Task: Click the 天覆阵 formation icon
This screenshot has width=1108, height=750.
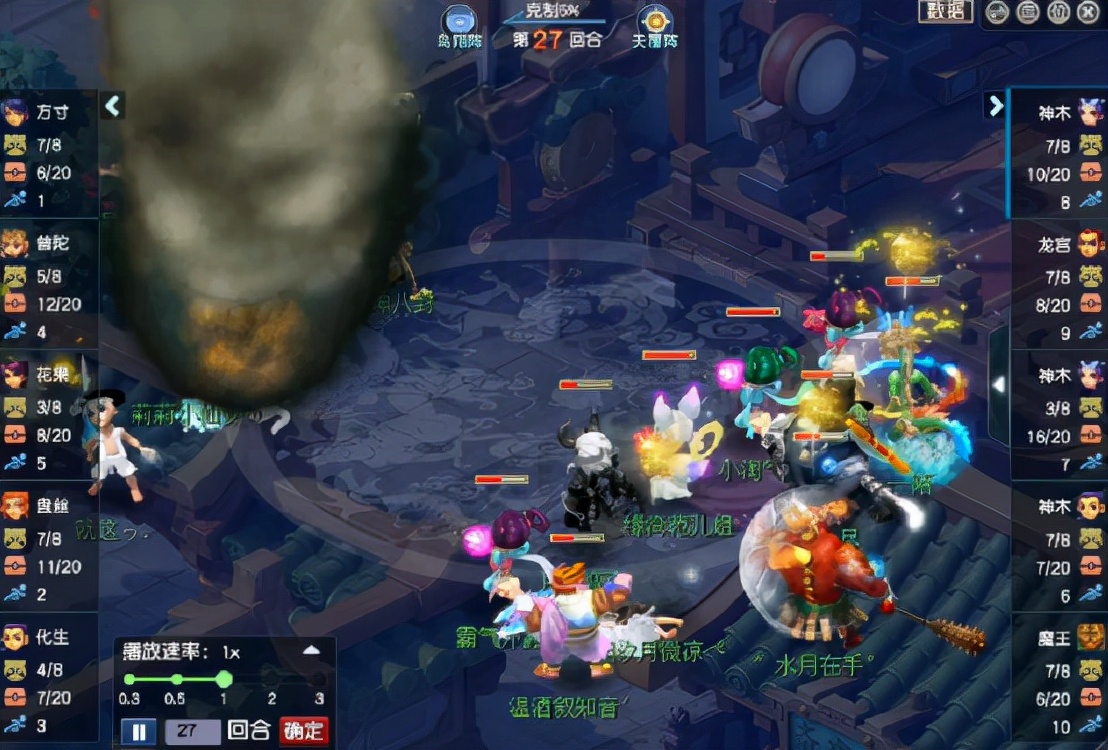Action: 655,21
